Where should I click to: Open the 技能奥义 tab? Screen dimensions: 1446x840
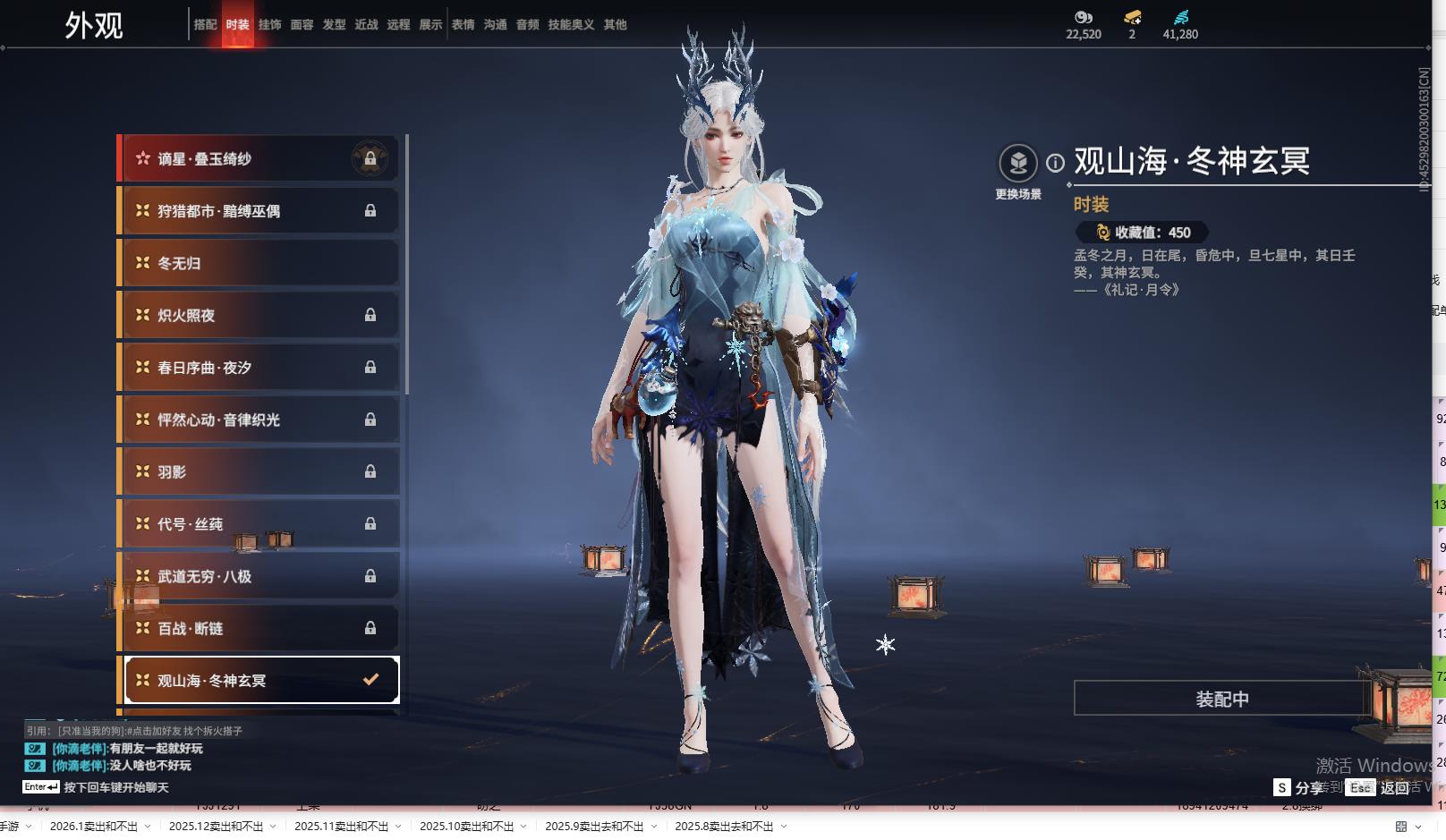pos(571,25)
